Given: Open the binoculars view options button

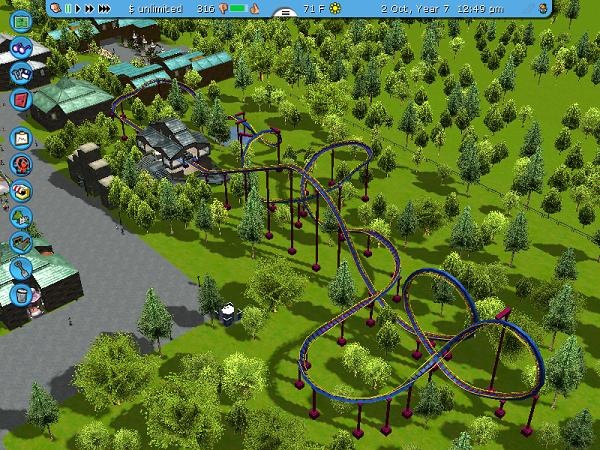Looking at the screenshot, I should point(21,47).
